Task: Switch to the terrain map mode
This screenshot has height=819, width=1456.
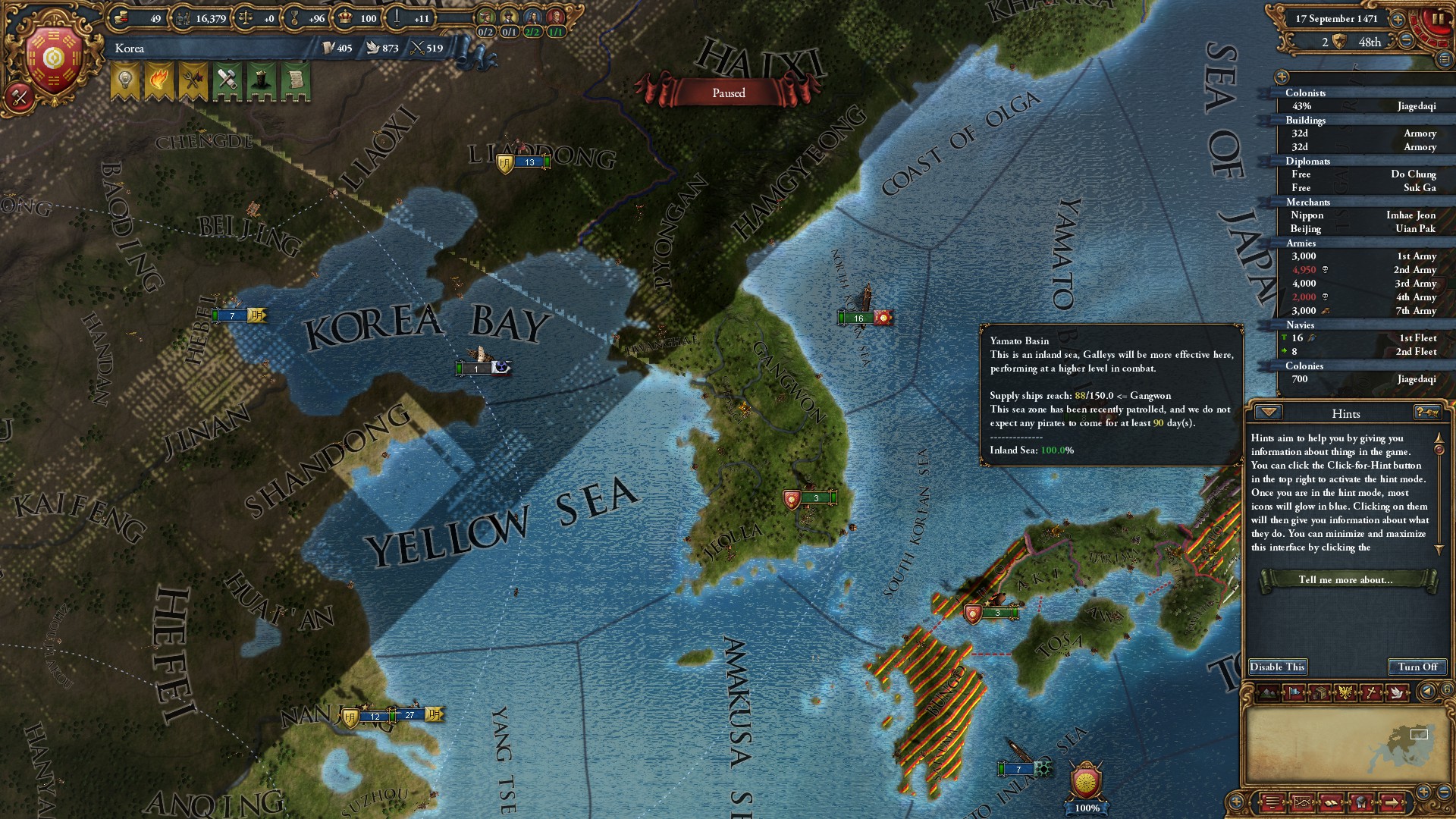Action: point(1267,692)
